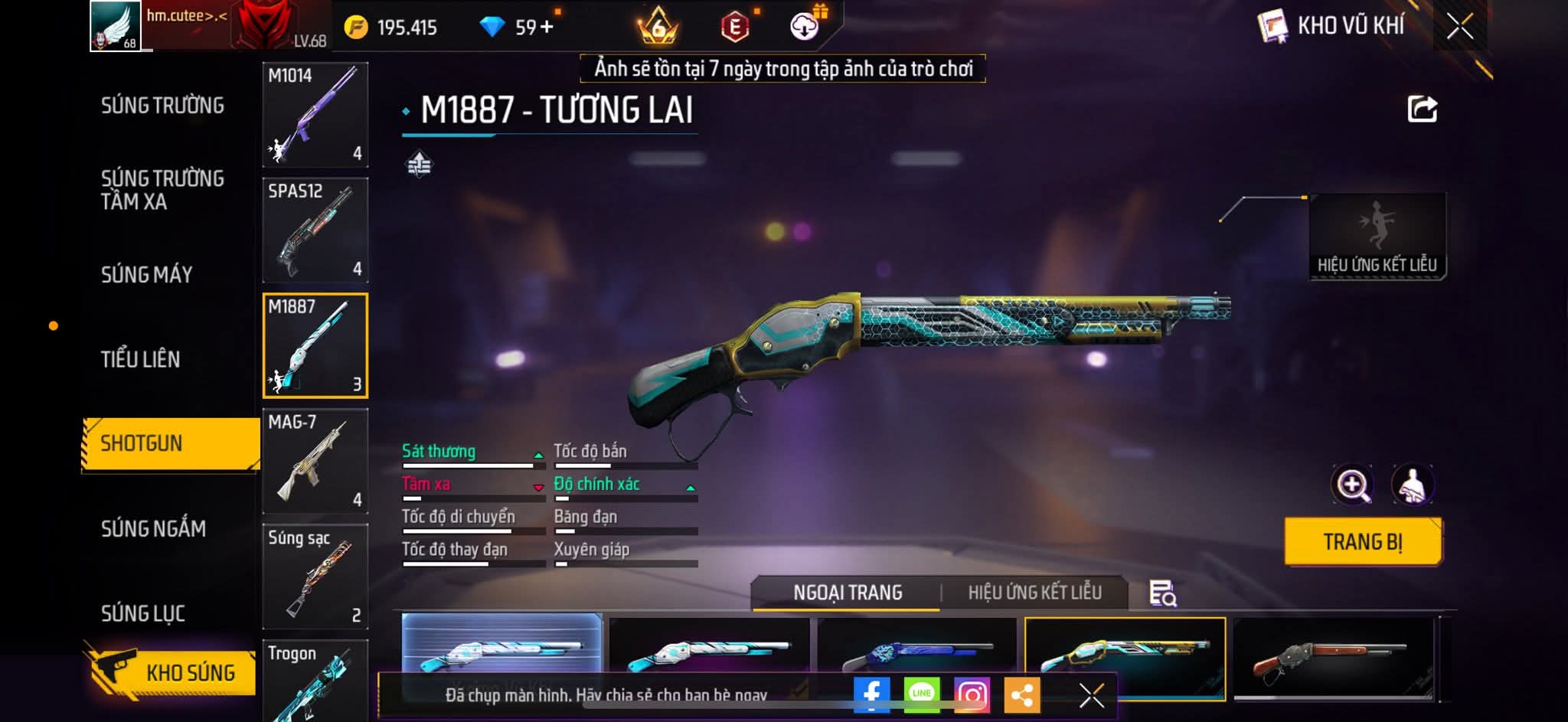This screenshot has width=1568, height=722.
Task: Switch to the HIỆU ỨNG KẾT LIỄU tab
Action: pyautogui.click(x=1034, y=593)
